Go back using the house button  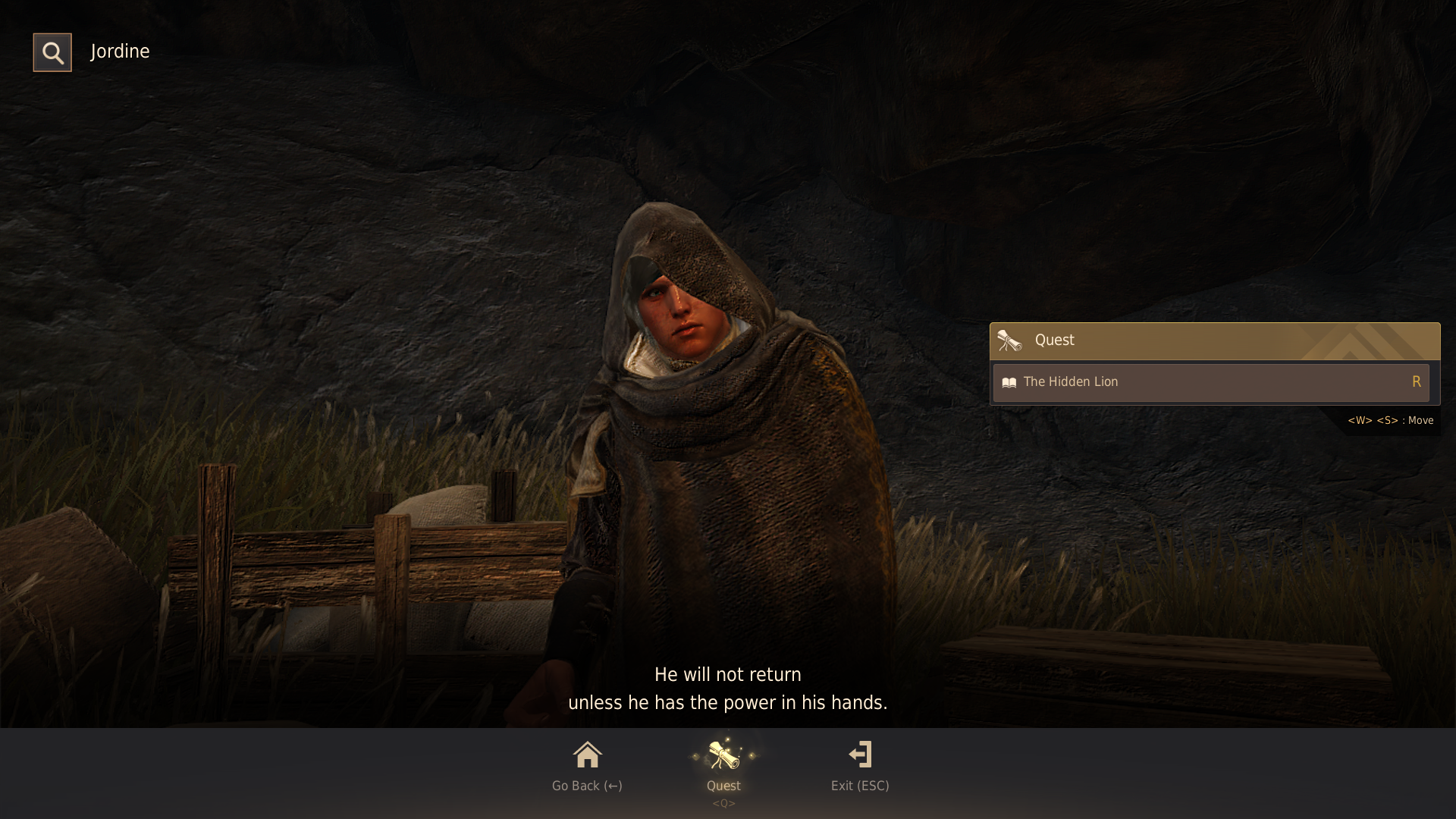587,764
